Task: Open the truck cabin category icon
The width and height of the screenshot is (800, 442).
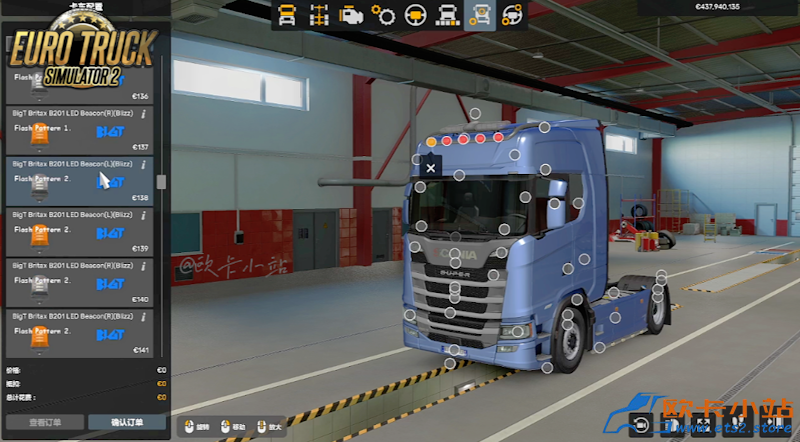Action: click(x=287, y=15)
